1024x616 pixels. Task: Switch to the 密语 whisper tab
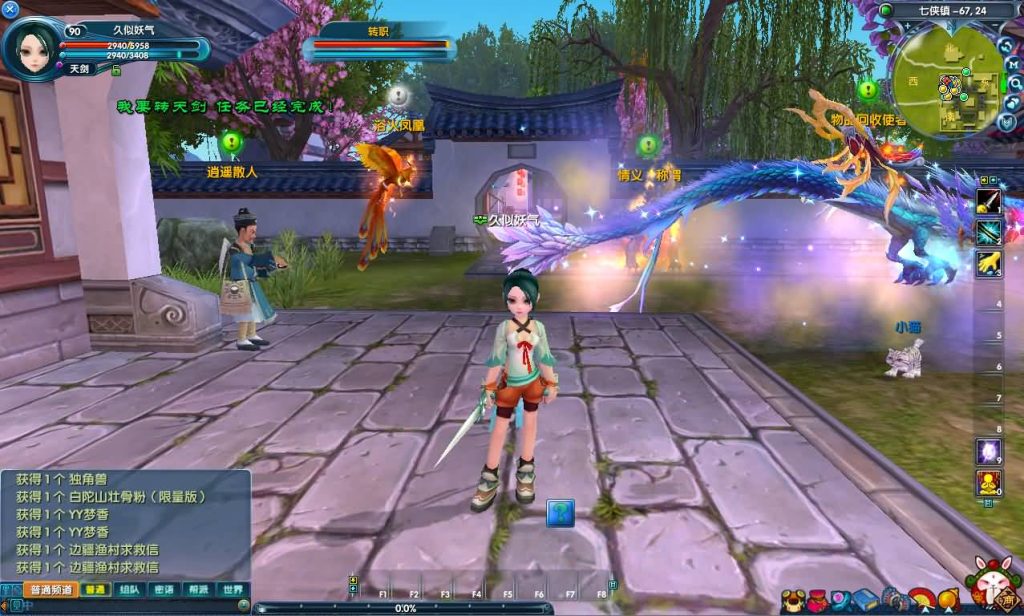point(163,590)
